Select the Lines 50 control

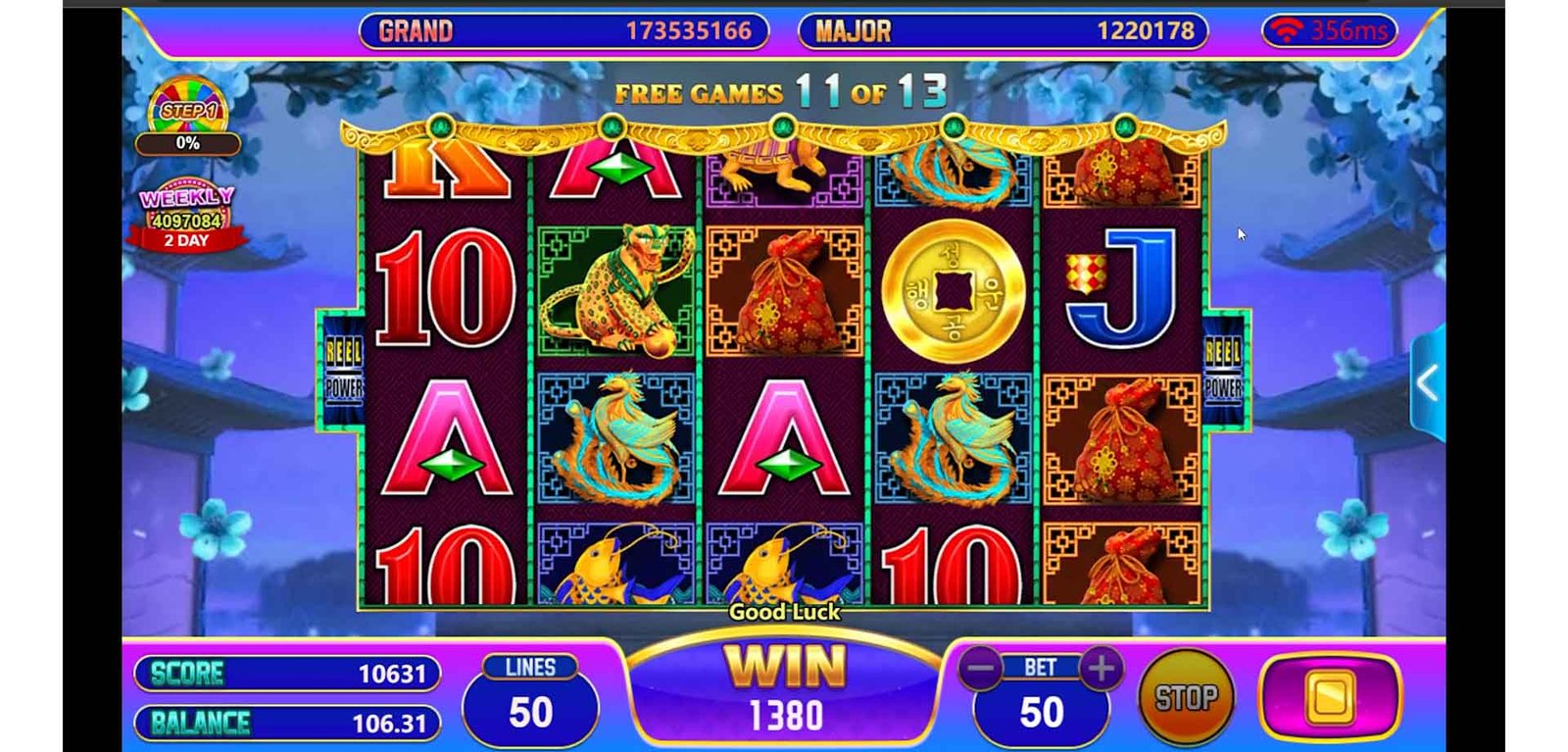[530, 699]
